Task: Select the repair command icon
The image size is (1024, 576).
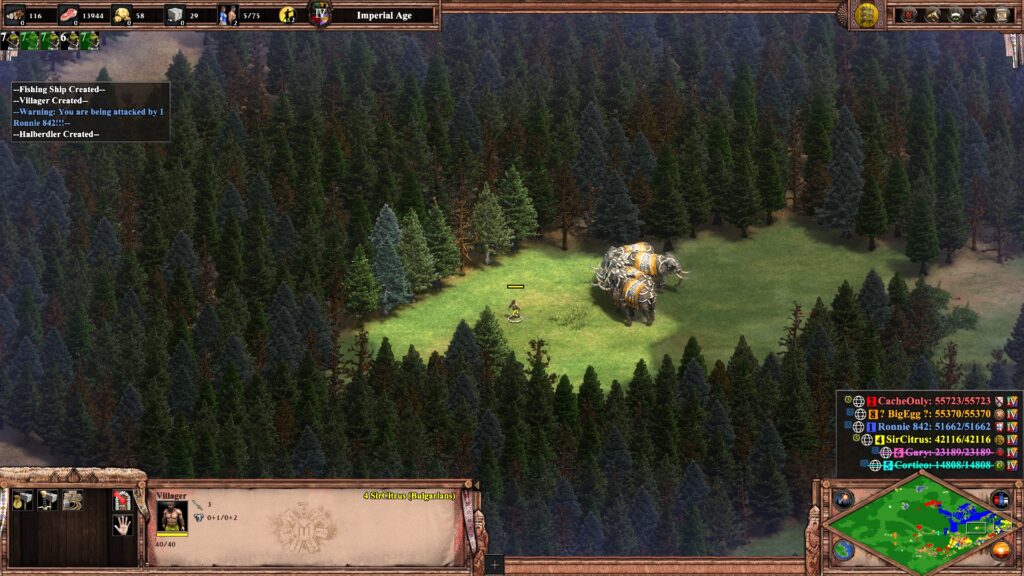Action: 71,499
